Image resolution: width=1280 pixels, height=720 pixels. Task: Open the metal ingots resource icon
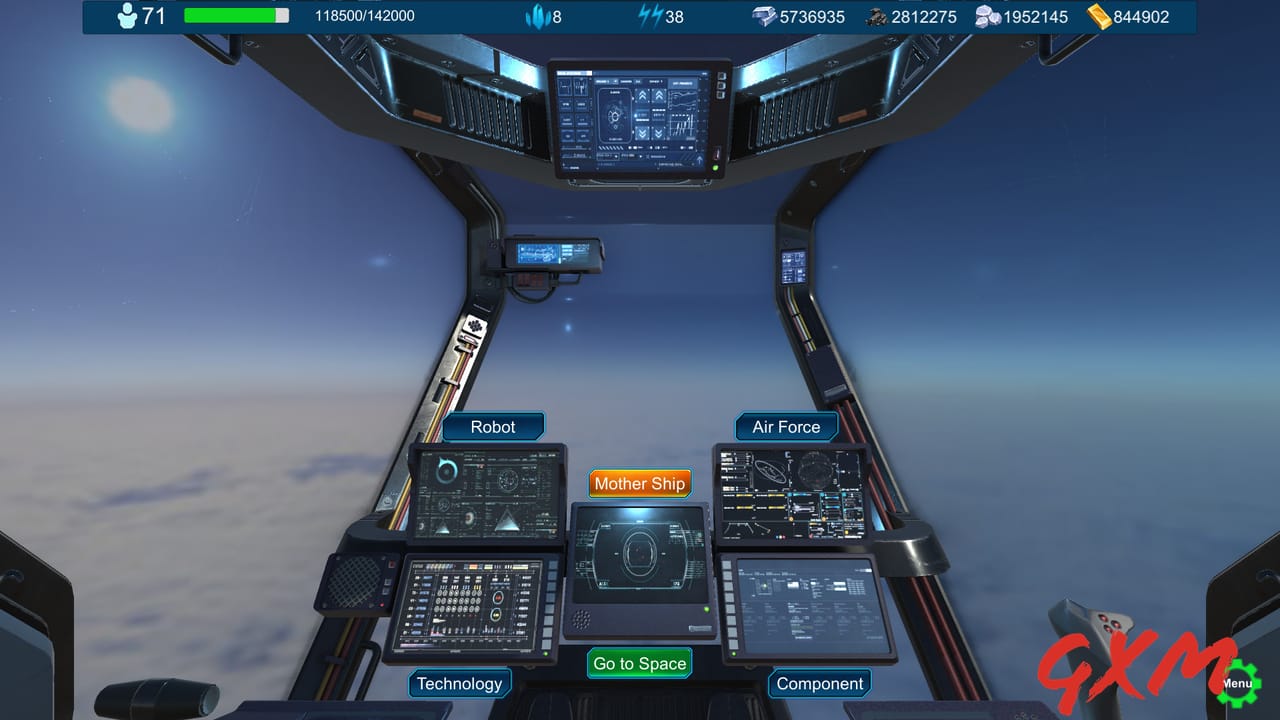tap(765, 16)
